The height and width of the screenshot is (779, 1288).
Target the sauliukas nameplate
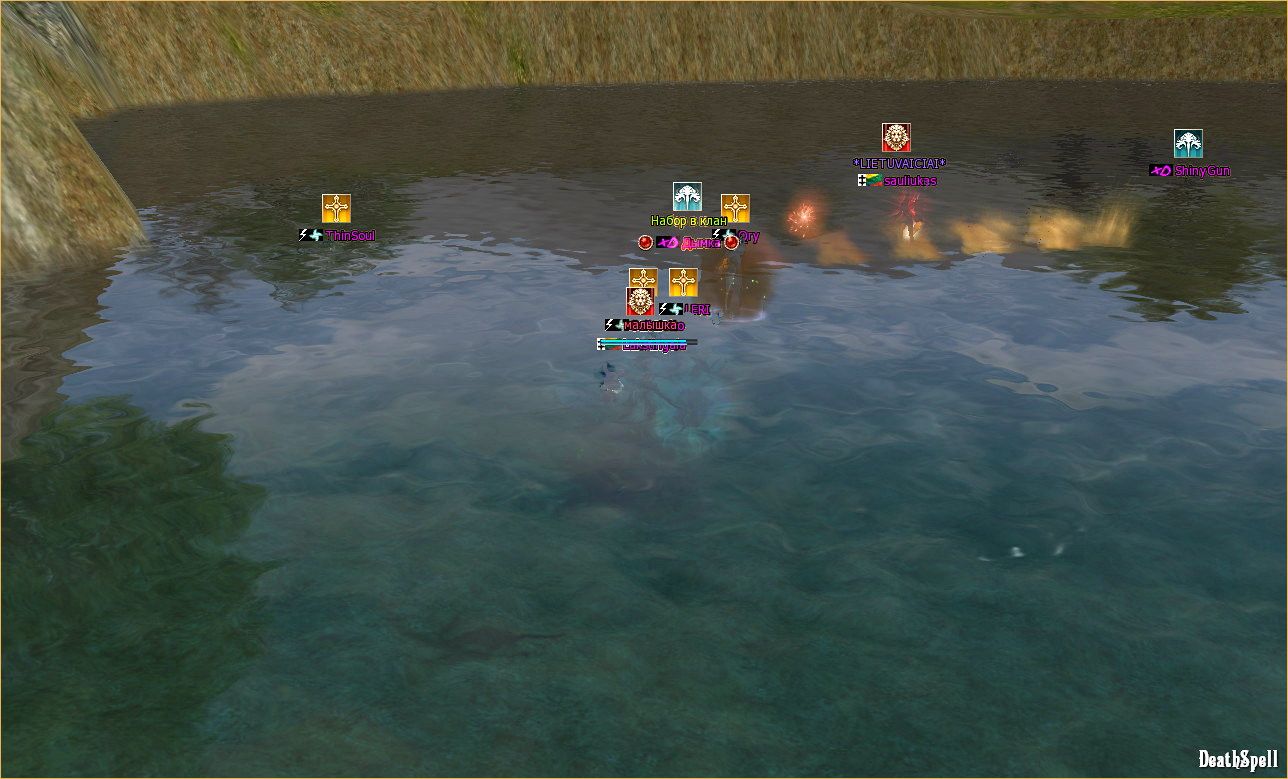coord(909,181)
